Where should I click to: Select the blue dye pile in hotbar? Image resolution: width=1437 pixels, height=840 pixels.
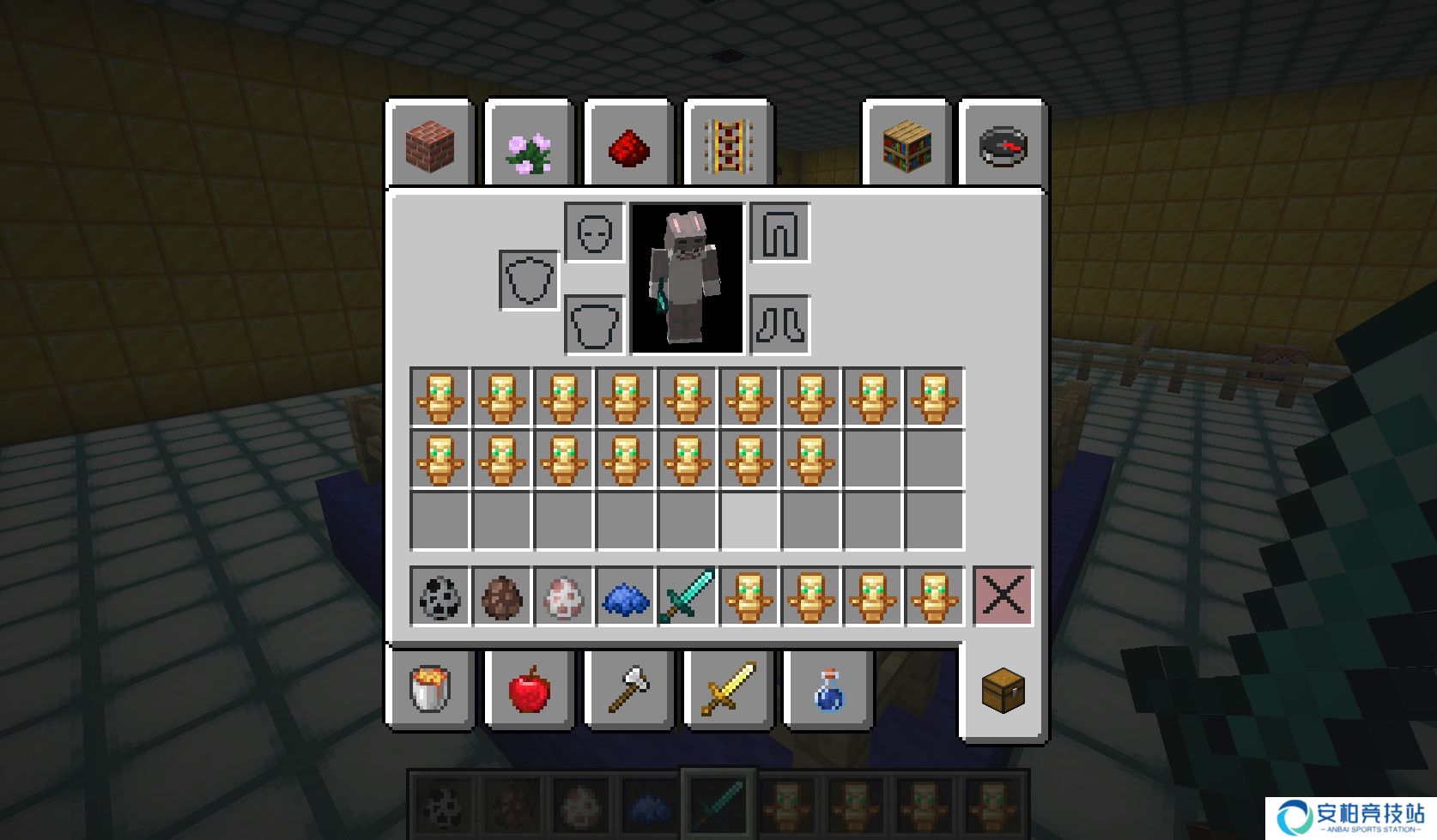coord(625,596)
